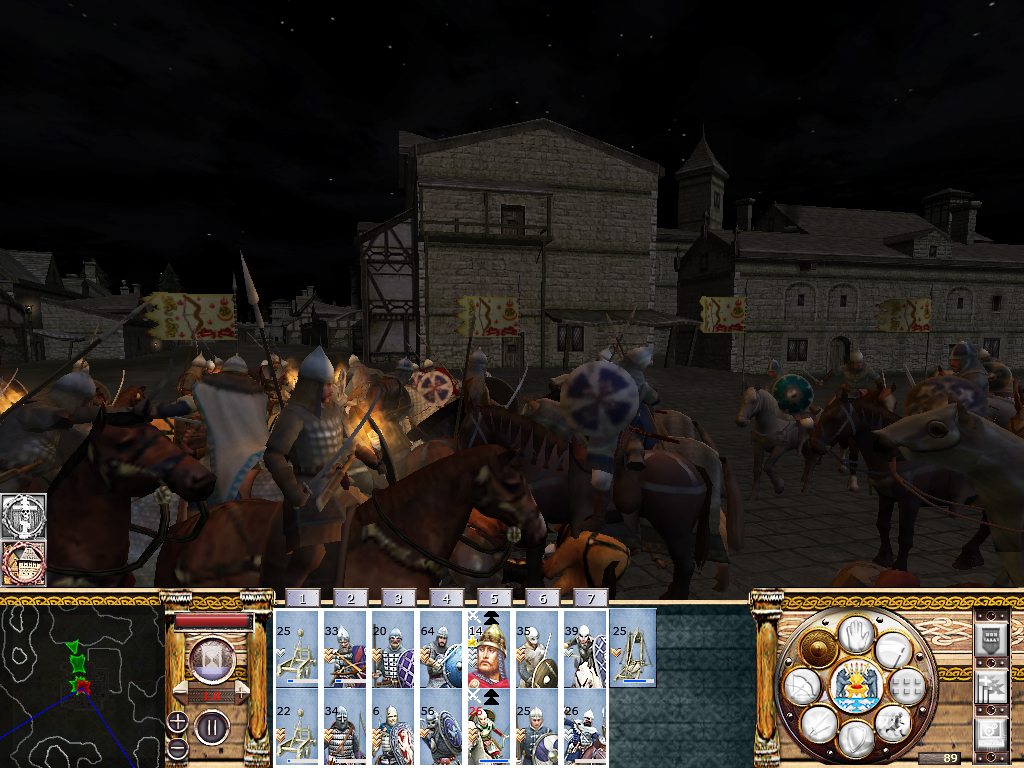
Task: Click the skull and cross icon
Action: tap(24, 516)
